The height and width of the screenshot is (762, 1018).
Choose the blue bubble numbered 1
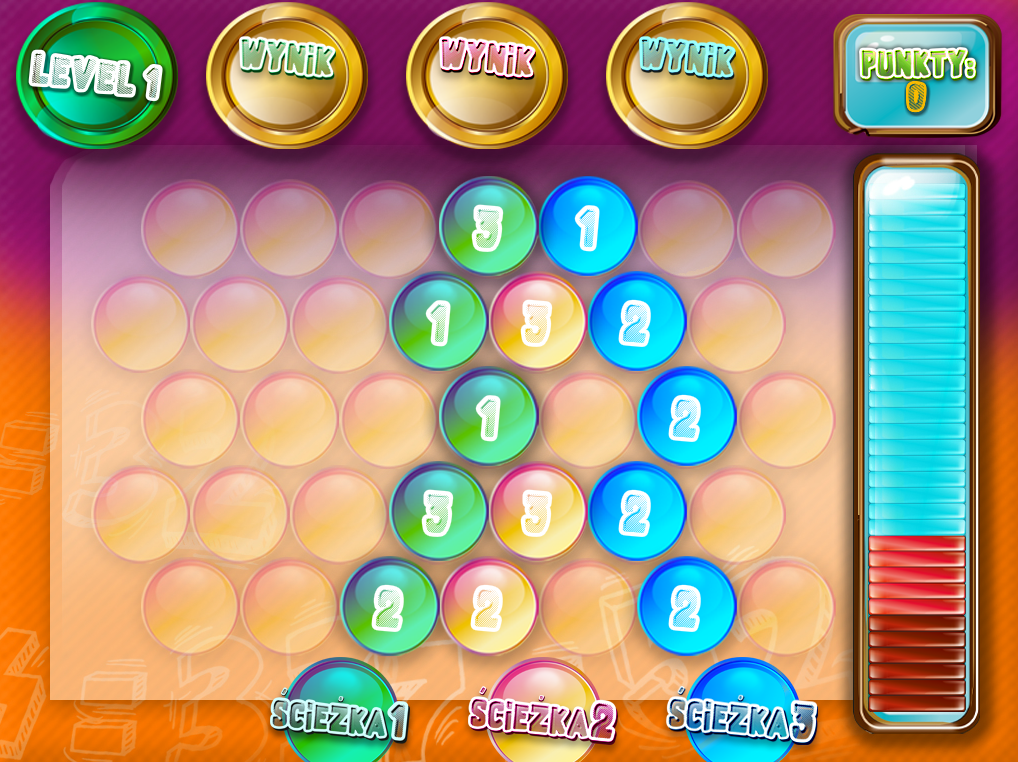pyautogui.click(x=588, y=227)
